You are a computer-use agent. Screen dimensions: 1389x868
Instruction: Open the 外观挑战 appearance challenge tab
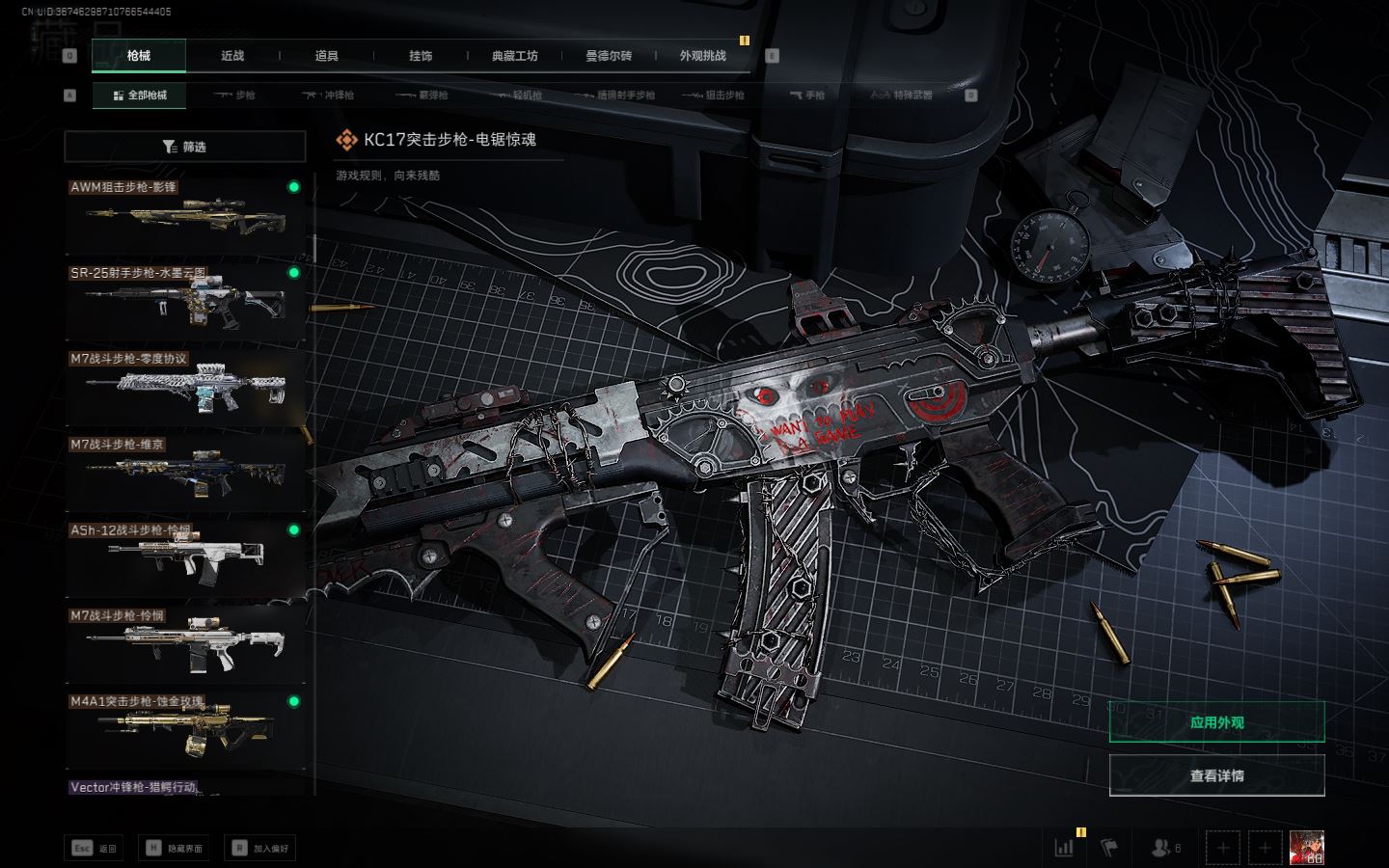702,56
